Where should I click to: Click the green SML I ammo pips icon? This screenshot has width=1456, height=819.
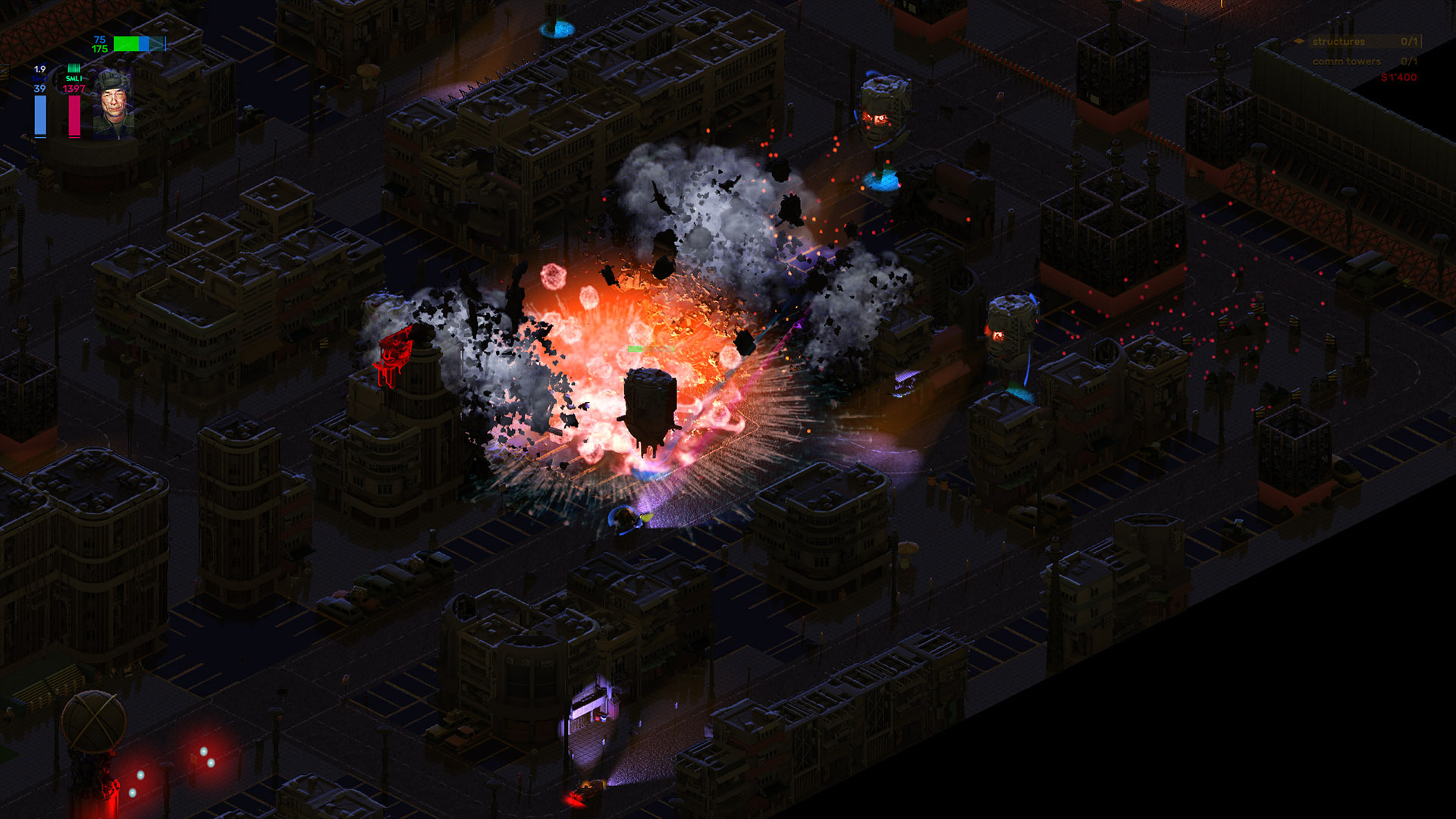click(74, 68)
